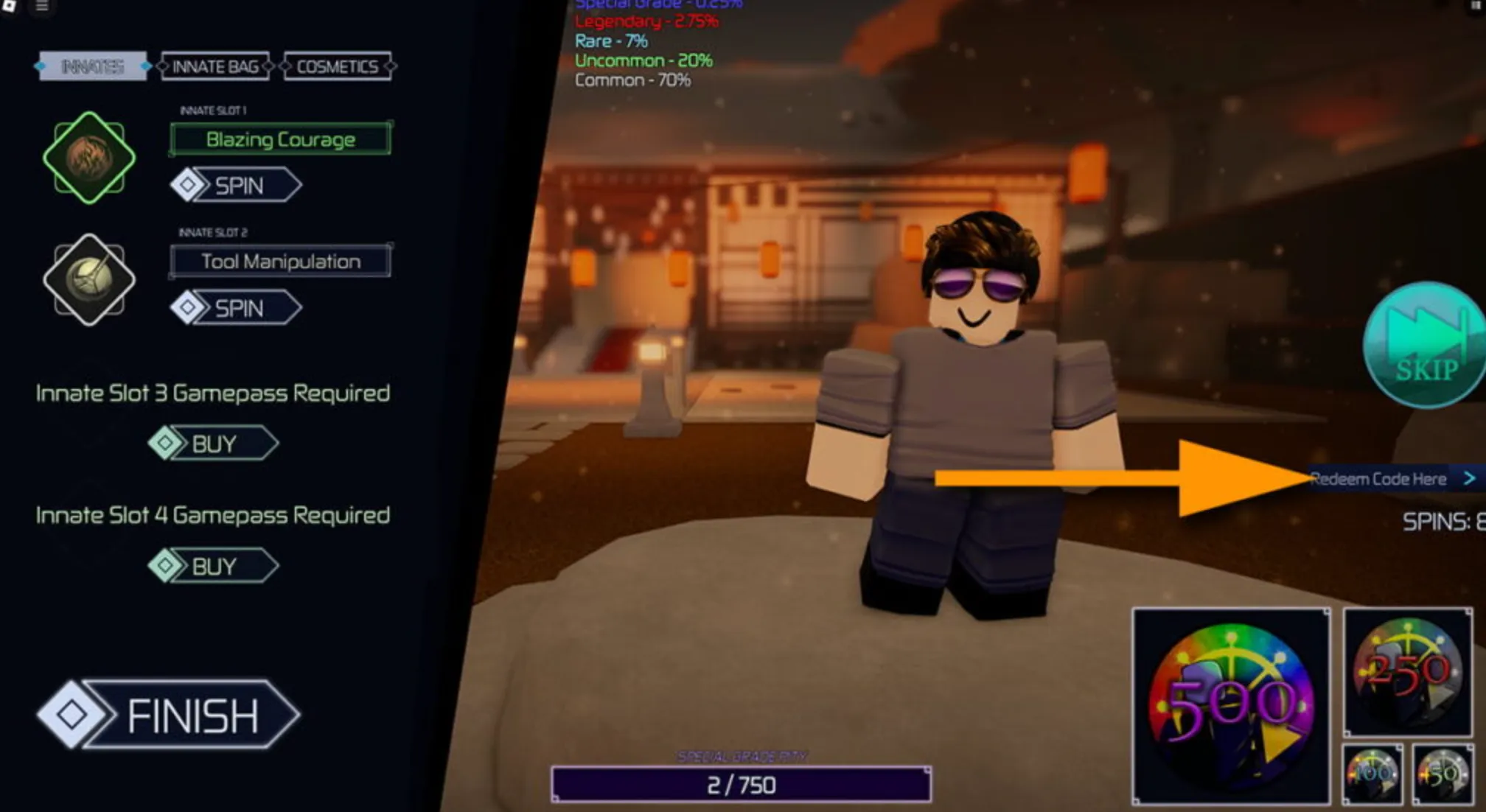Buy the Innate Slot 3 gamepass
This screenshot has width=1486, height=812.
tap(214, 444)
